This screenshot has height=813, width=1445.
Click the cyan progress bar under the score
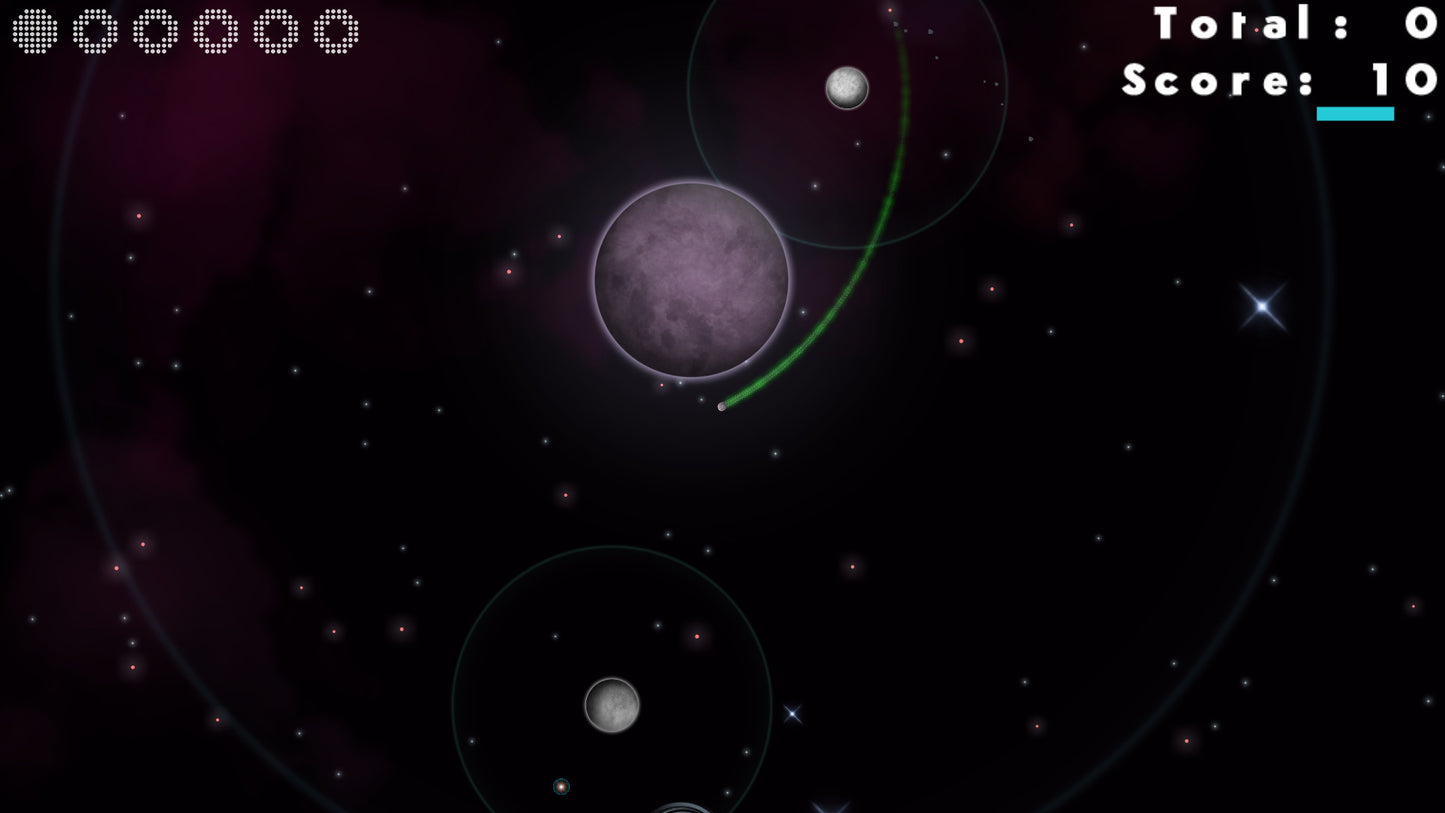[1355, 114]
